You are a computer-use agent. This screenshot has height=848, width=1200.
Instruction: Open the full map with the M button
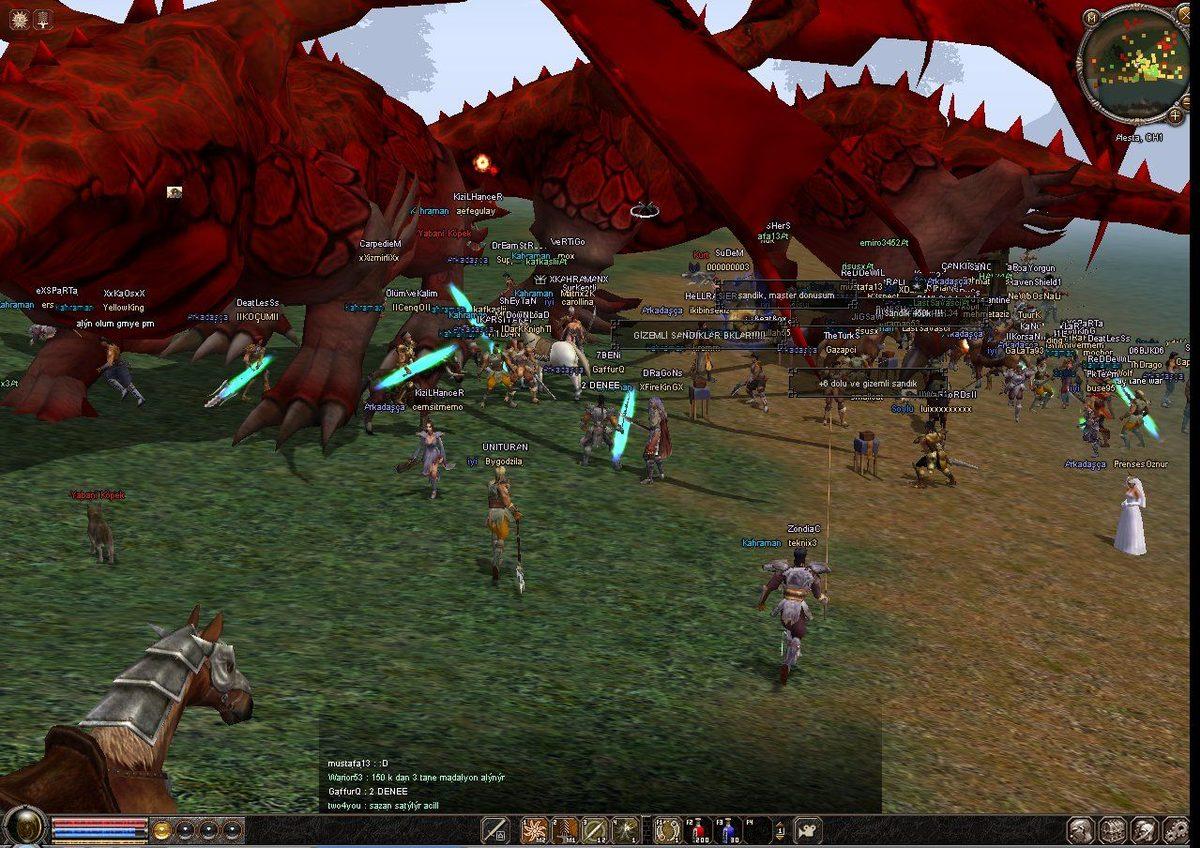pyautogui.click(x=1091, y=17)
